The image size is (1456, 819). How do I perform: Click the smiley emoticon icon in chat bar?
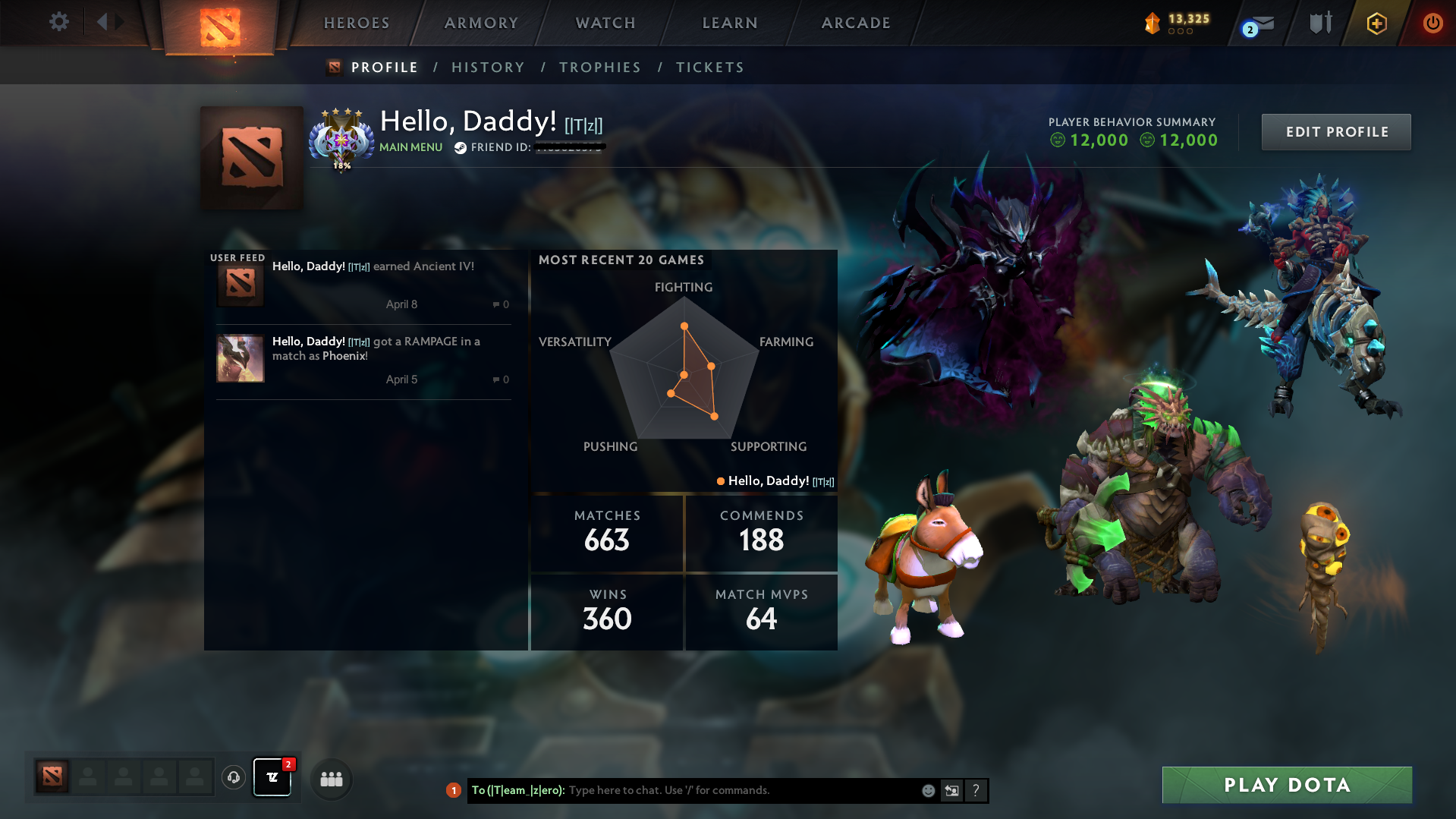tap(929, 790)
